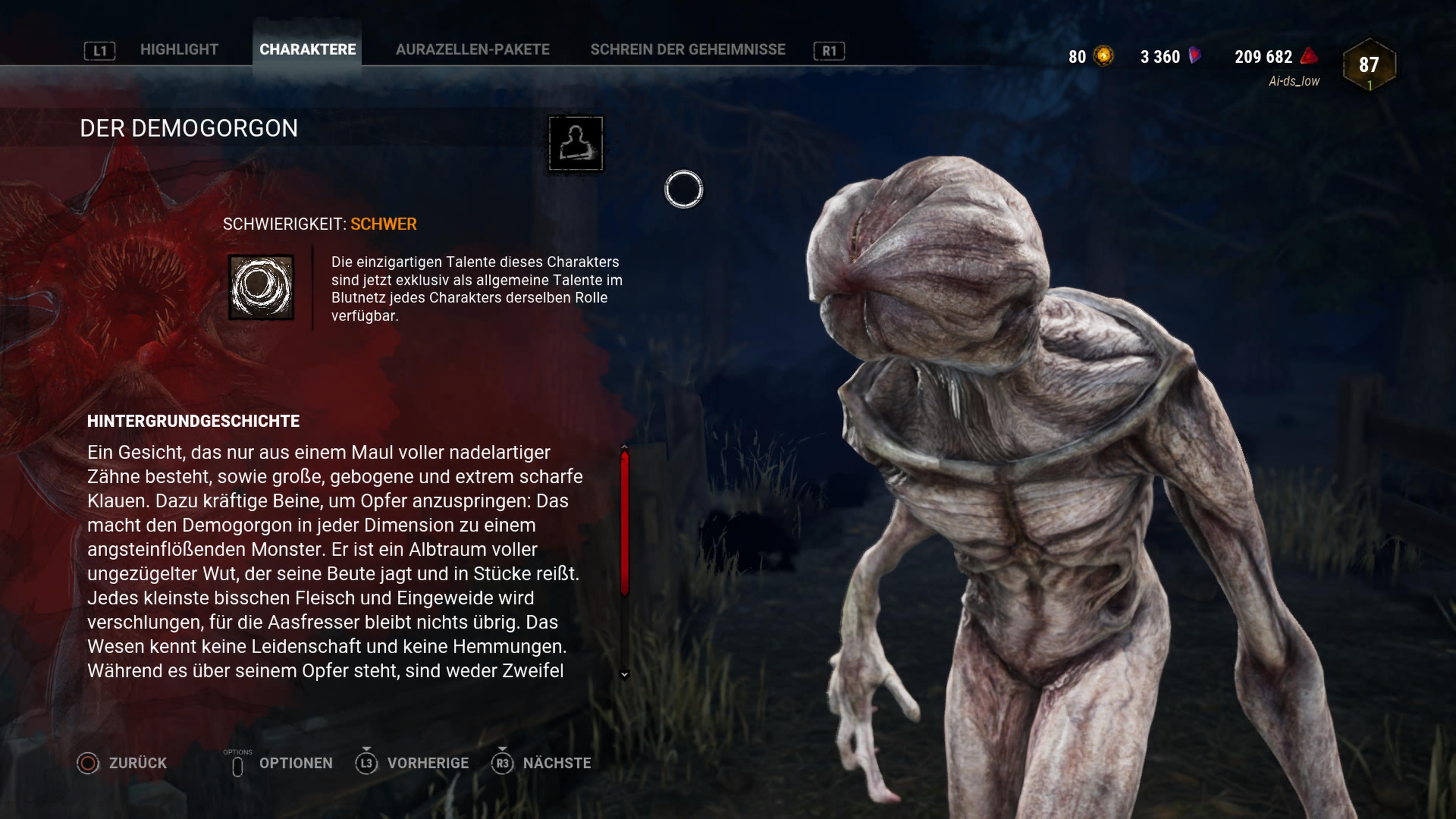Viewport: 1456px width, 819px height.
Task: Select the Charaktere tab
Action: pyautogui.click(x=308, y=50)
